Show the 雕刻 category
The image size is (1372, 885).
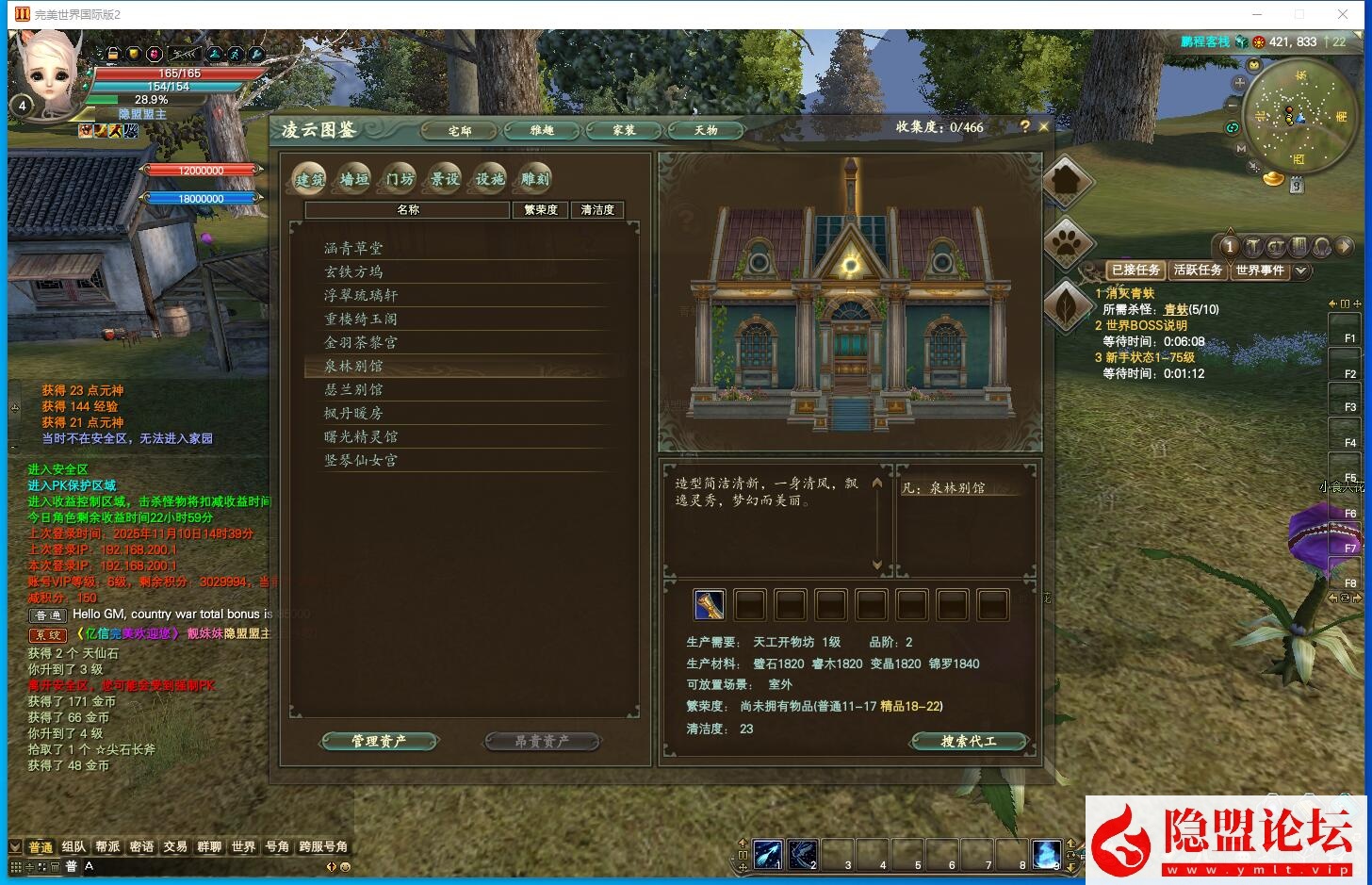pyautogui.click(x=534, y=179)
